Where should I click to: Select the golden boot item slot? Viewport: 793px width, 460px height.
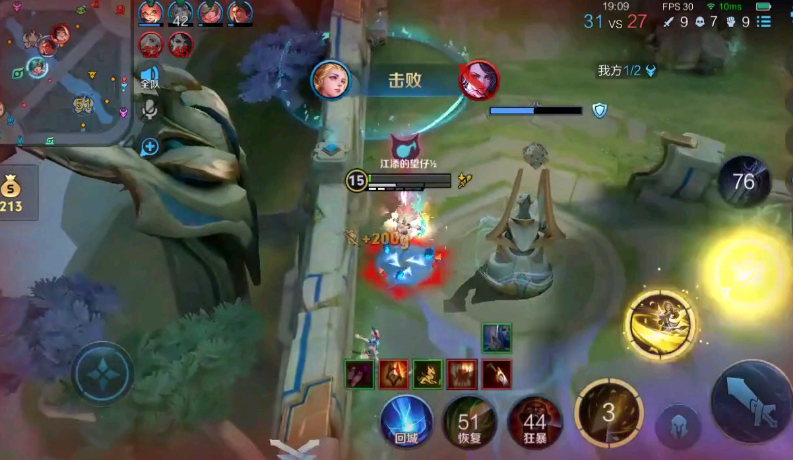(x=428, y=374)
